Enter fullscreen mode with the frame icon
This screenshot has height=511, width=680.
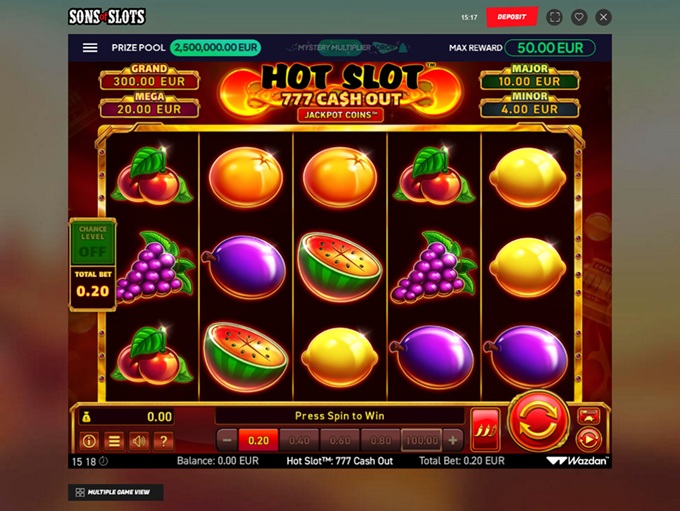click(x=555, y=17)
